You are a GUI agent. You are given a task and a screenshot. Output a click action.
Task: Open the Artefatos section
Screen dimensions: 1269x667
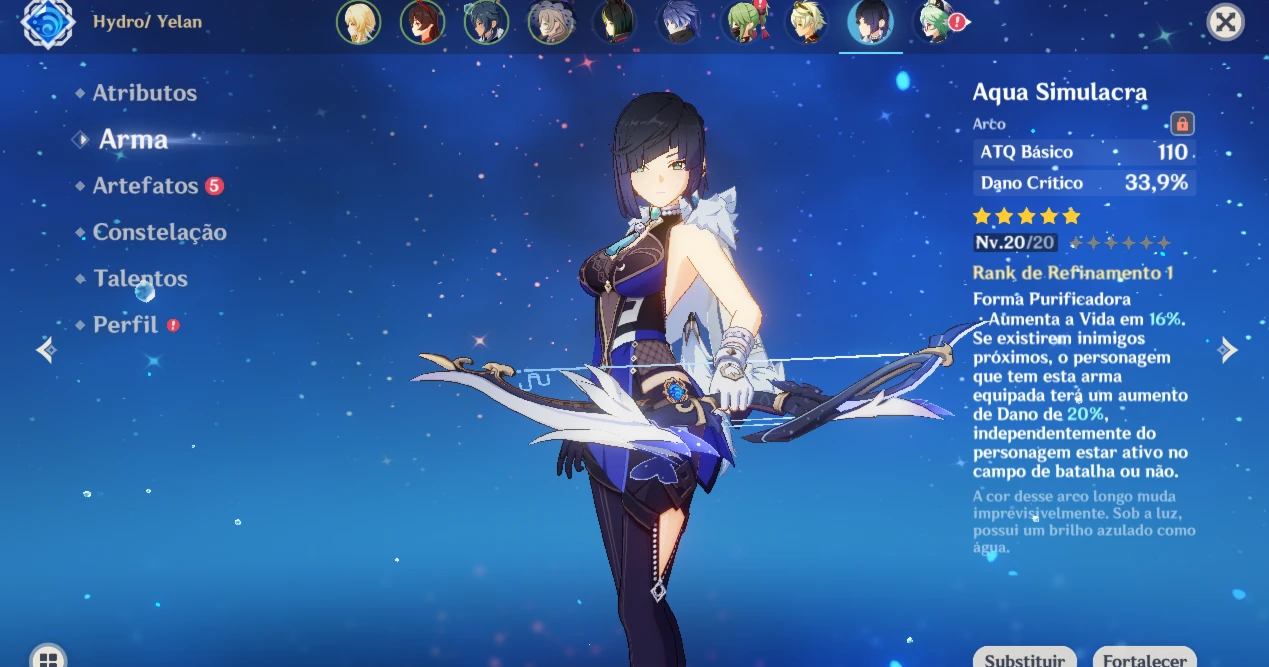point(145,186)
